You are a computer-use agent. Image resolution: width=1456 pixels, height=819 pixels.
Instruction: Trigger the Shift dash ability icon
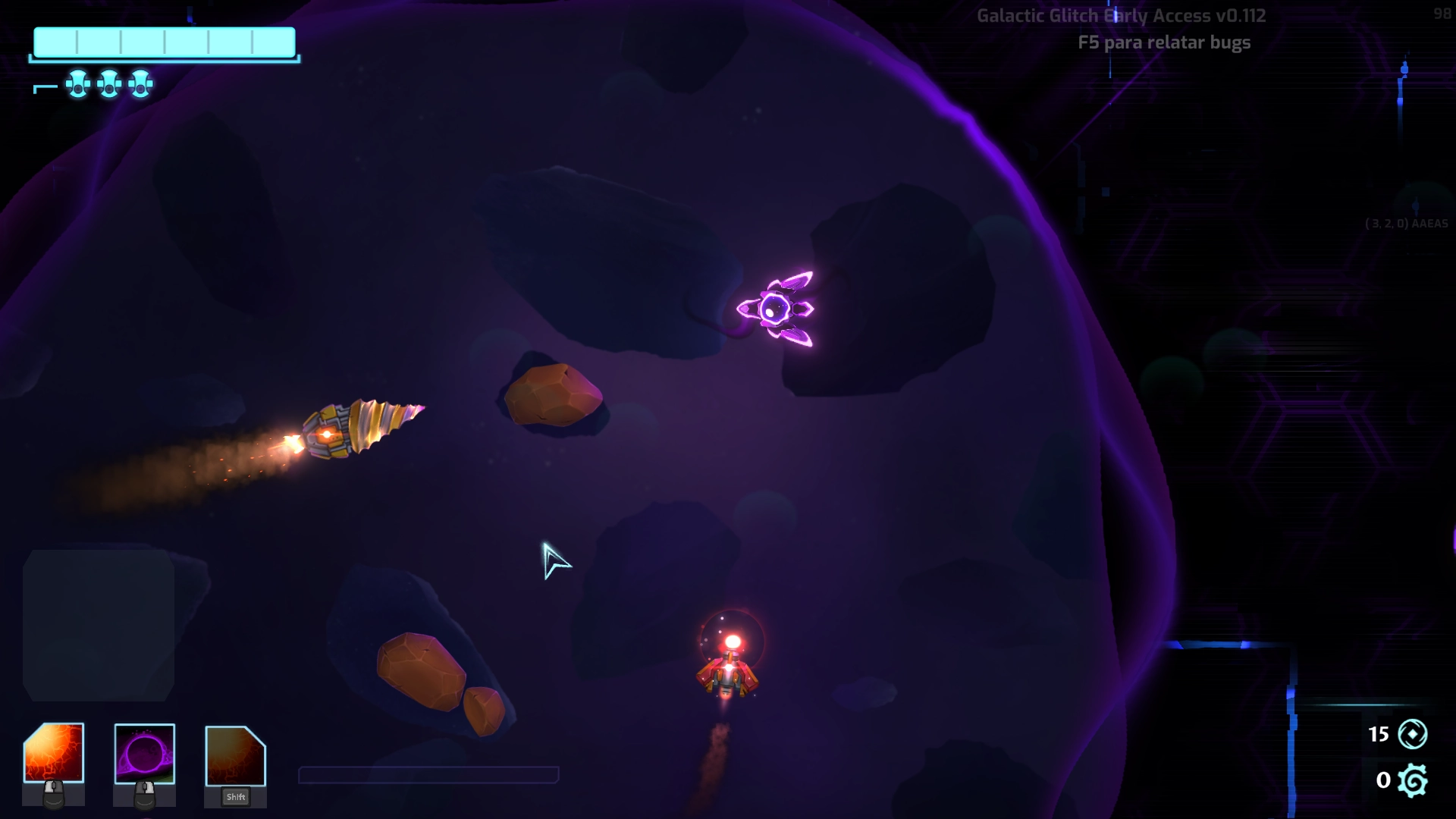pos(235,756)
